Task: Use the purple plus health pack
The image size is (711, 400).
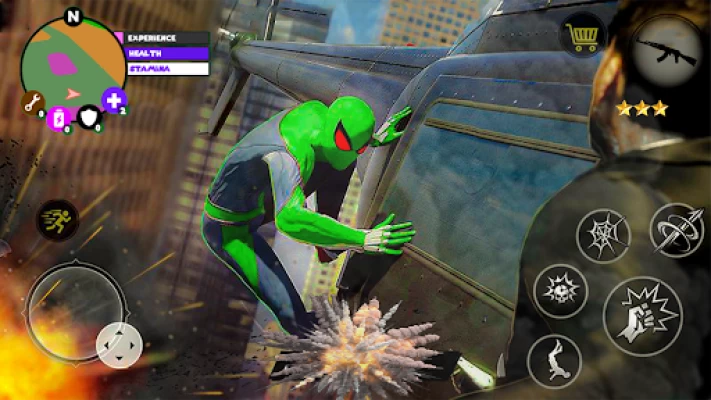Action: 115,101
